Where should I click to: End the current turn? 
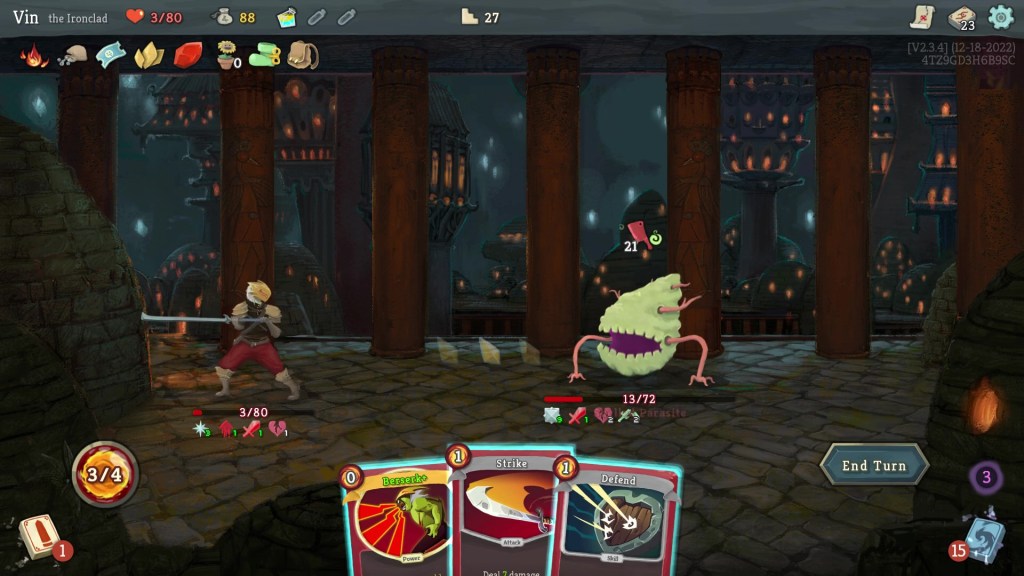(874, 465)
